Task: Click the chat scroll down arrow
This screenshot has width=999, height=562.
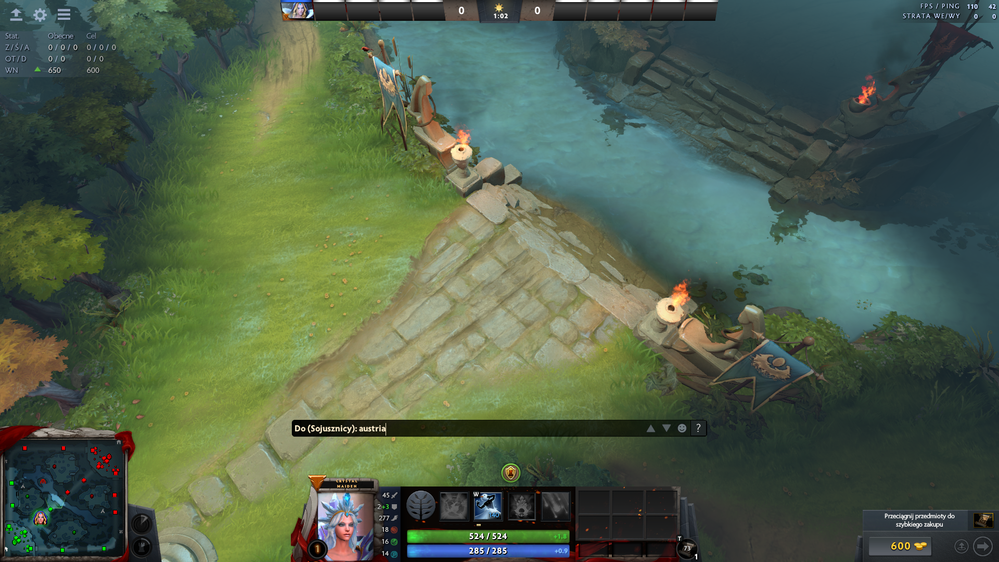Action: pyautogui.click(x=666, y=428)
